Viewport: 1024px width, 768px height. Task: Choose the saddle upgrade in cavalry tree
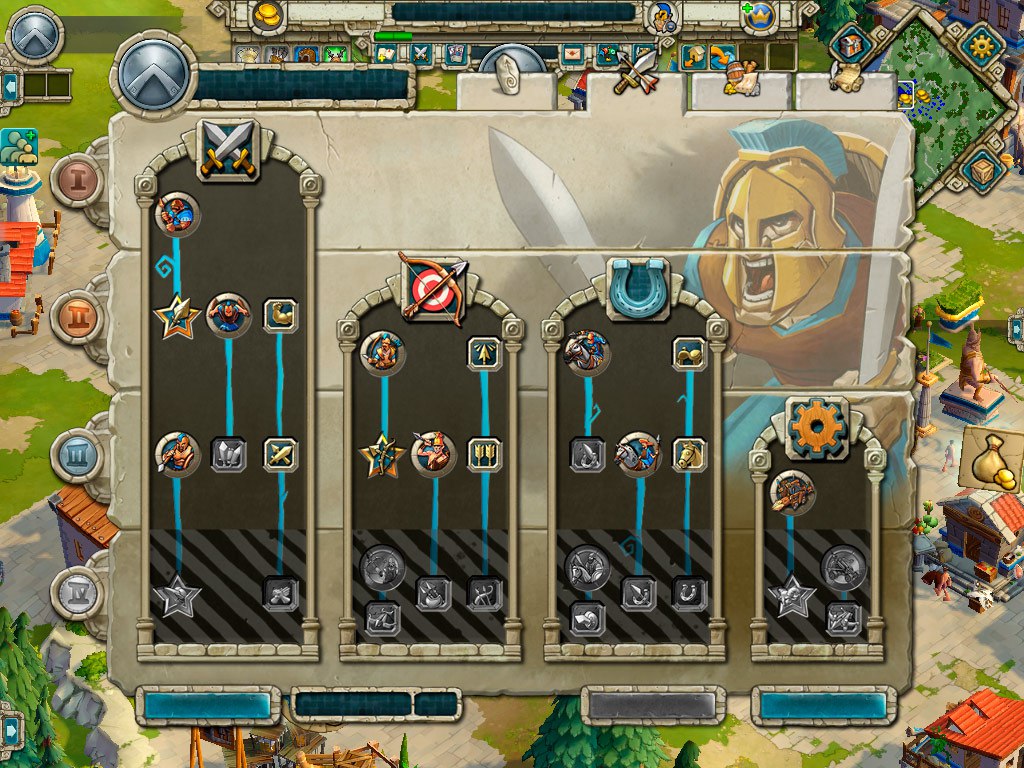point(689,353)
